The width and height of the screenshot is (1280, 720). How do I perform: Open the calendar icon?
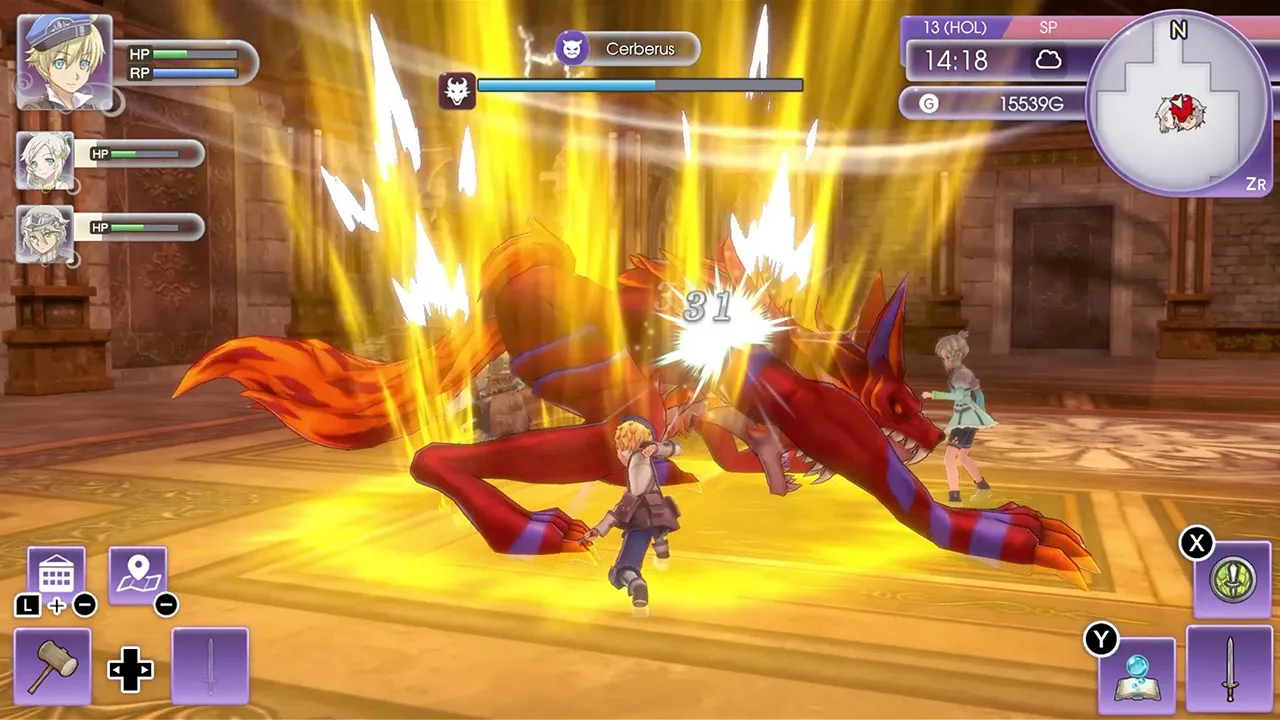56,575
